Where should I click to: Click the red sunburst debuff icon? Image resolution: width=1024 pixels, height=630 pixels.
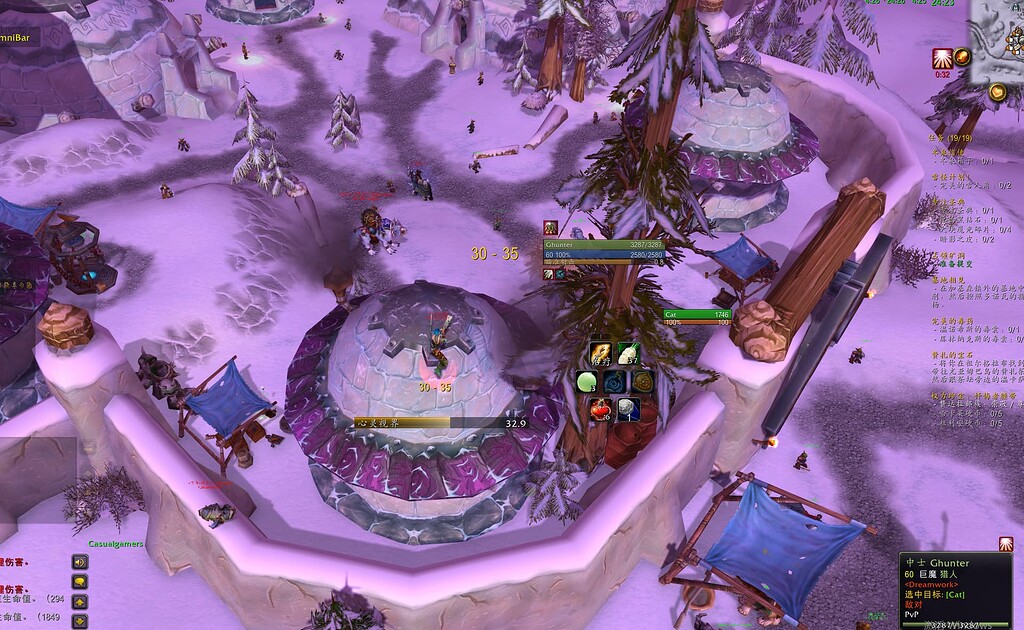click(941, 58)
